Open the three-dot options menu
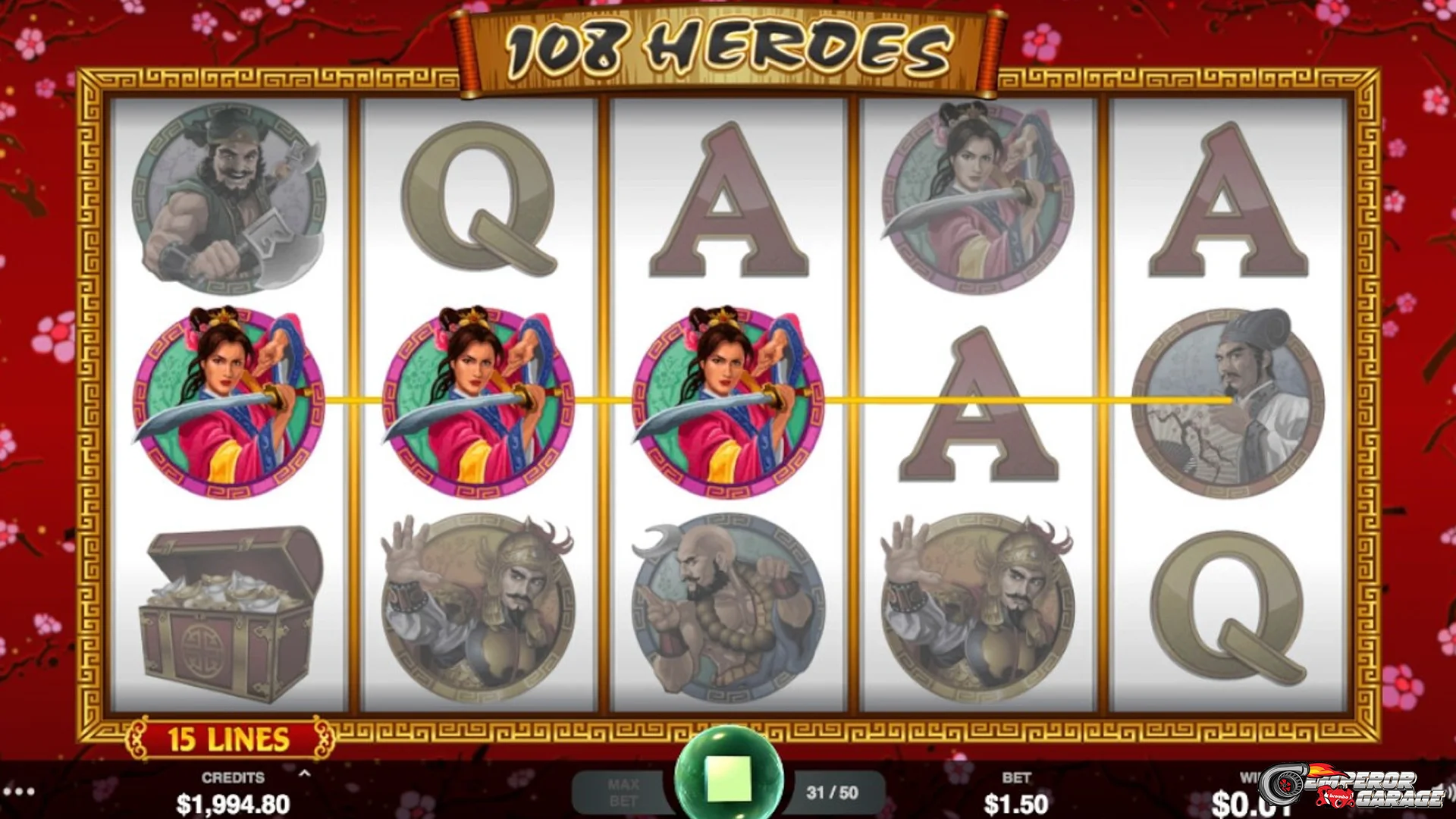Image resolution: width=1456 pixels, height=819 pixels. (19, 792)
